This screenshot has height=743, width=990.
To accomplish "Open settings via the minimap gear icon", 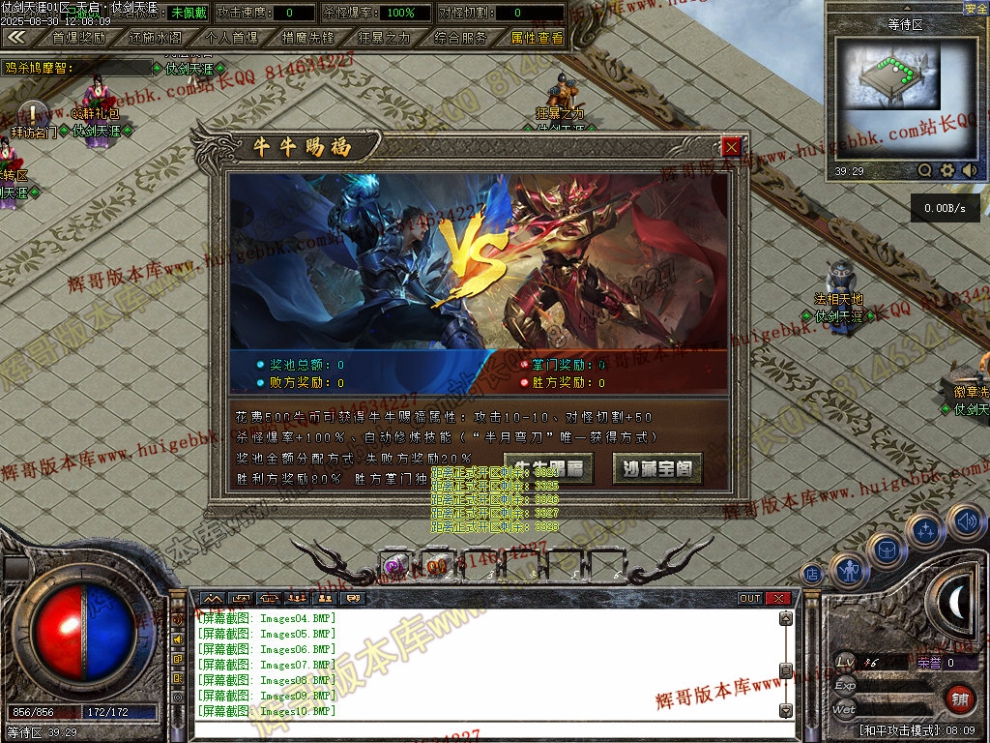I will click(948, 171).
